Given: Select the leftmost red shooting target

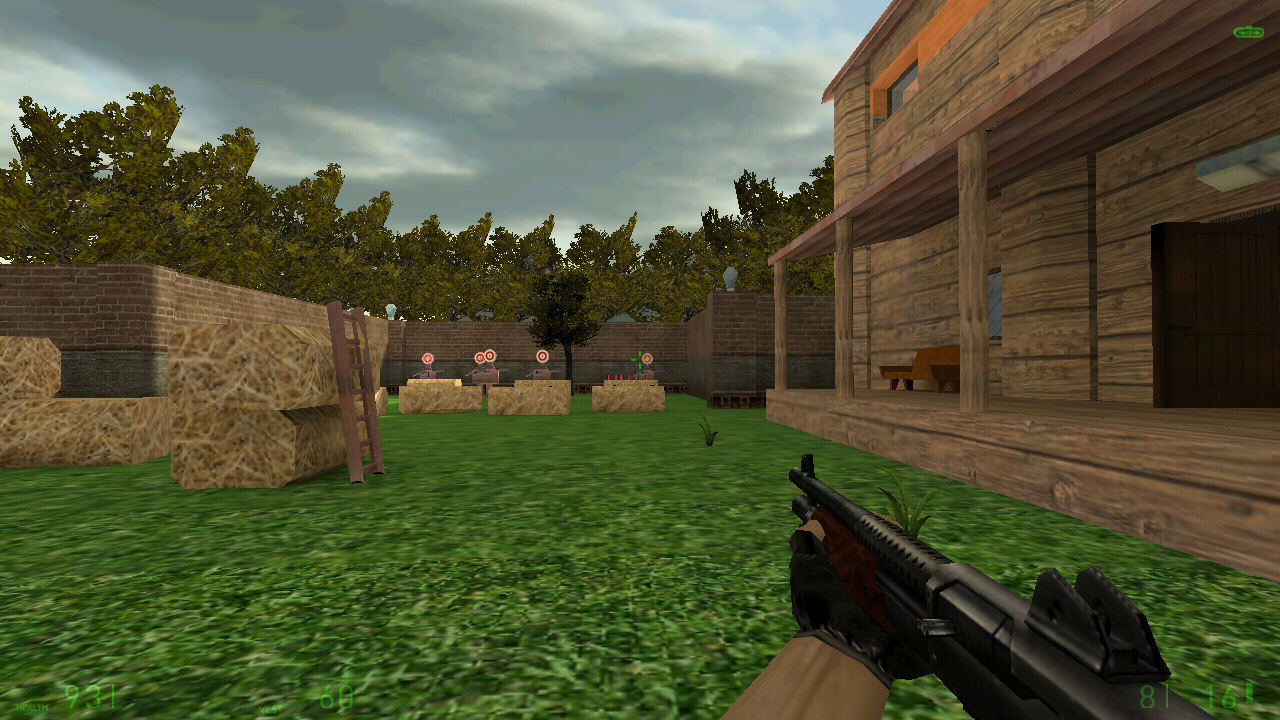Looking at the screenshot, I should point(427,358).
